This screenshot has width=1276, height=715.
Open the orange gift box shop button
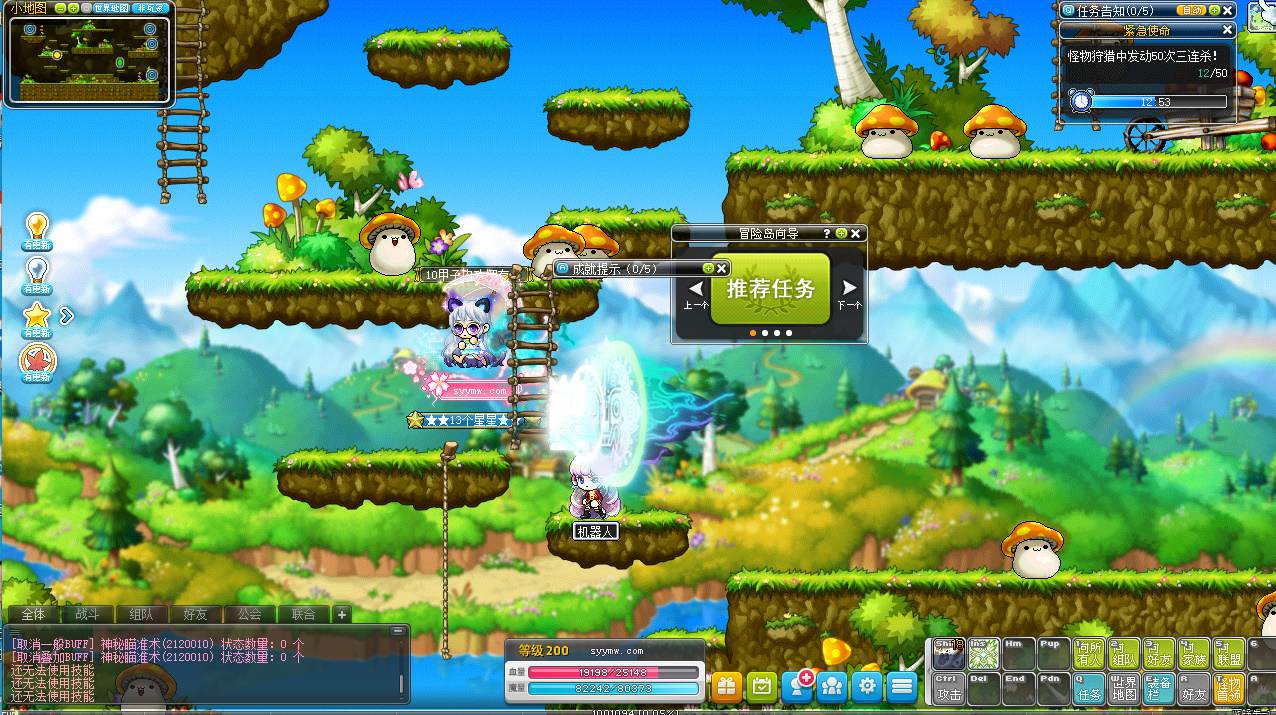(x=726, y=686)
